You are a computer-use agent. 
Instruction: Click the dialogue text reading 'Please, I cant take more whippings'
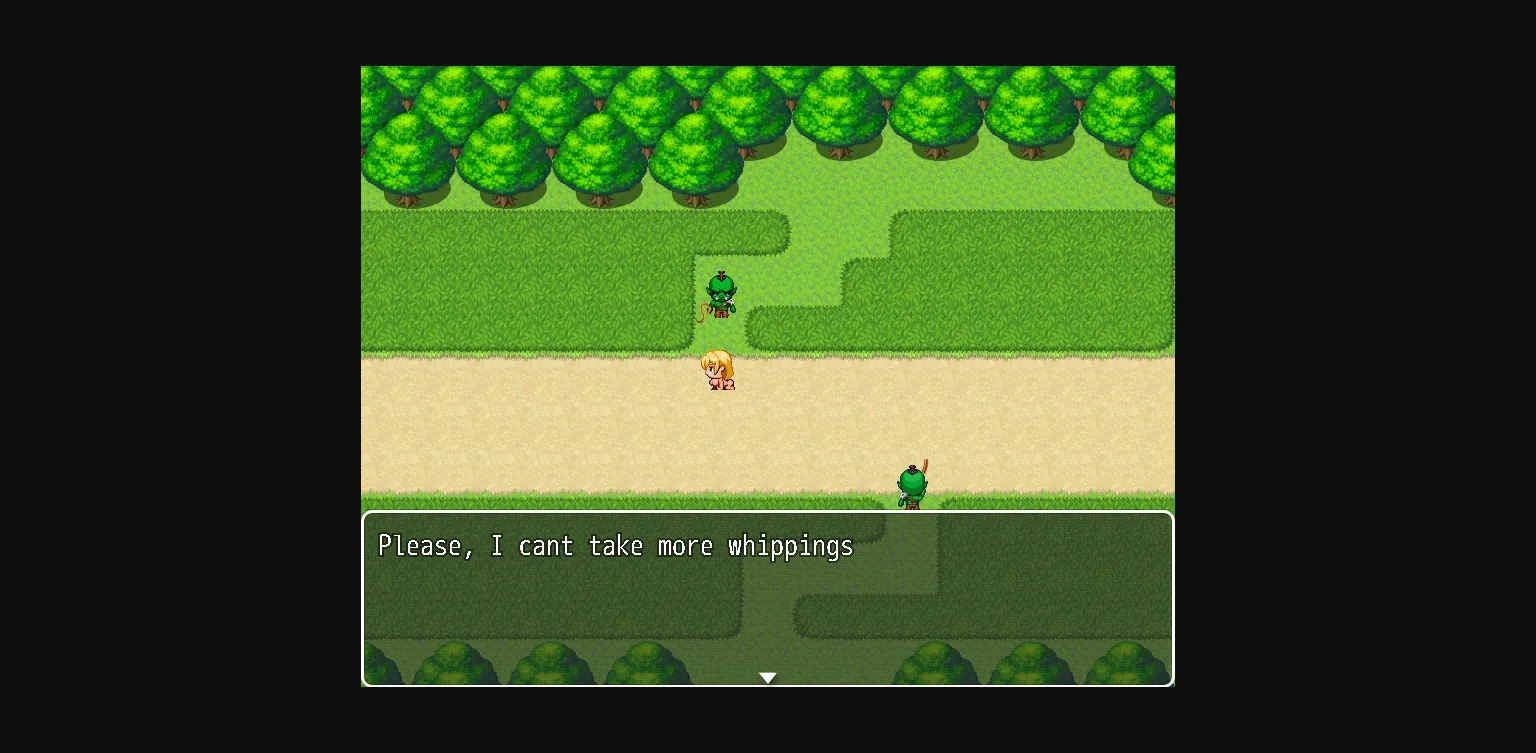(x=615, y=546)
